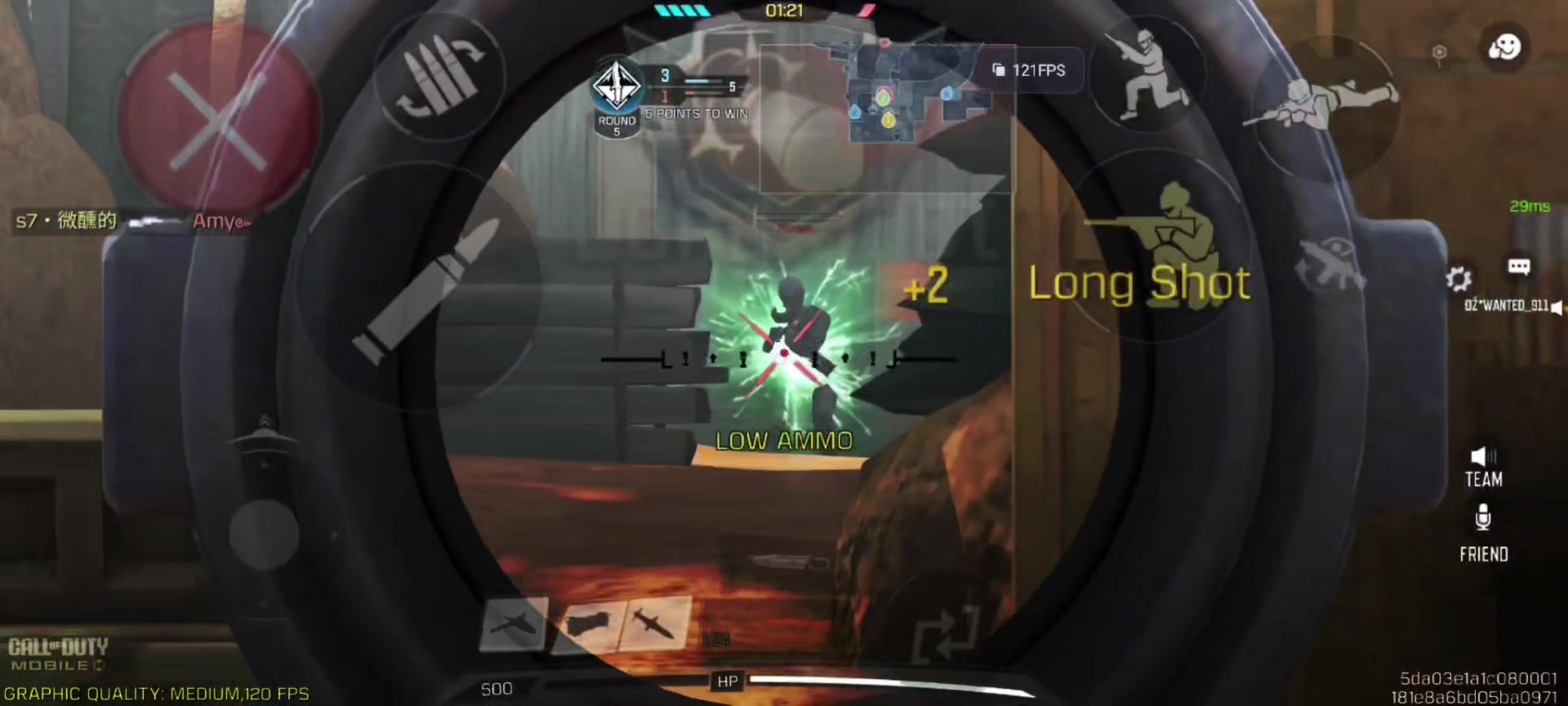Open the emote smiley menu

pyautogui.click(x=1503, y=47)
